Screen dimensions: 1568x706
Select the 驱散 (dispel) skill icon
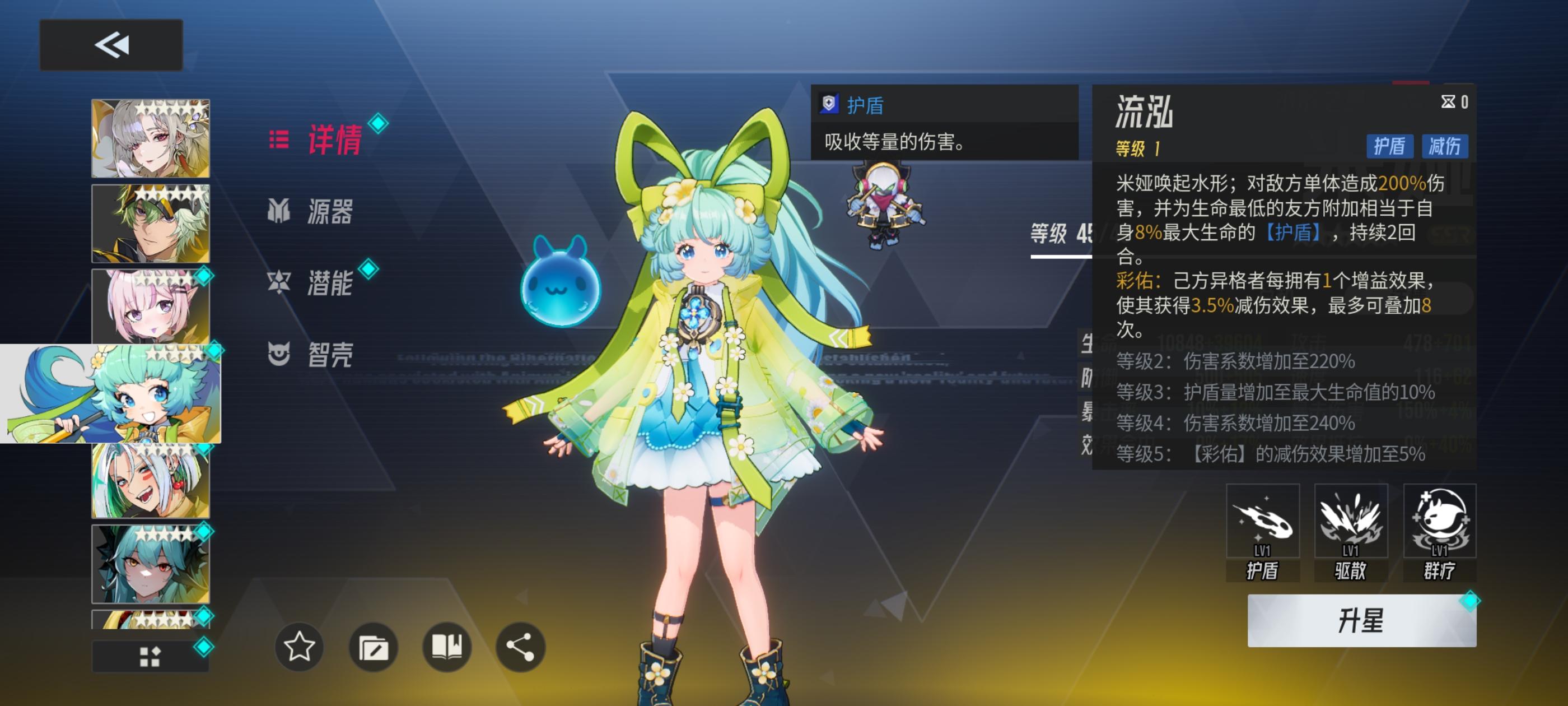pyautogui.click(x=1351, y=523)
